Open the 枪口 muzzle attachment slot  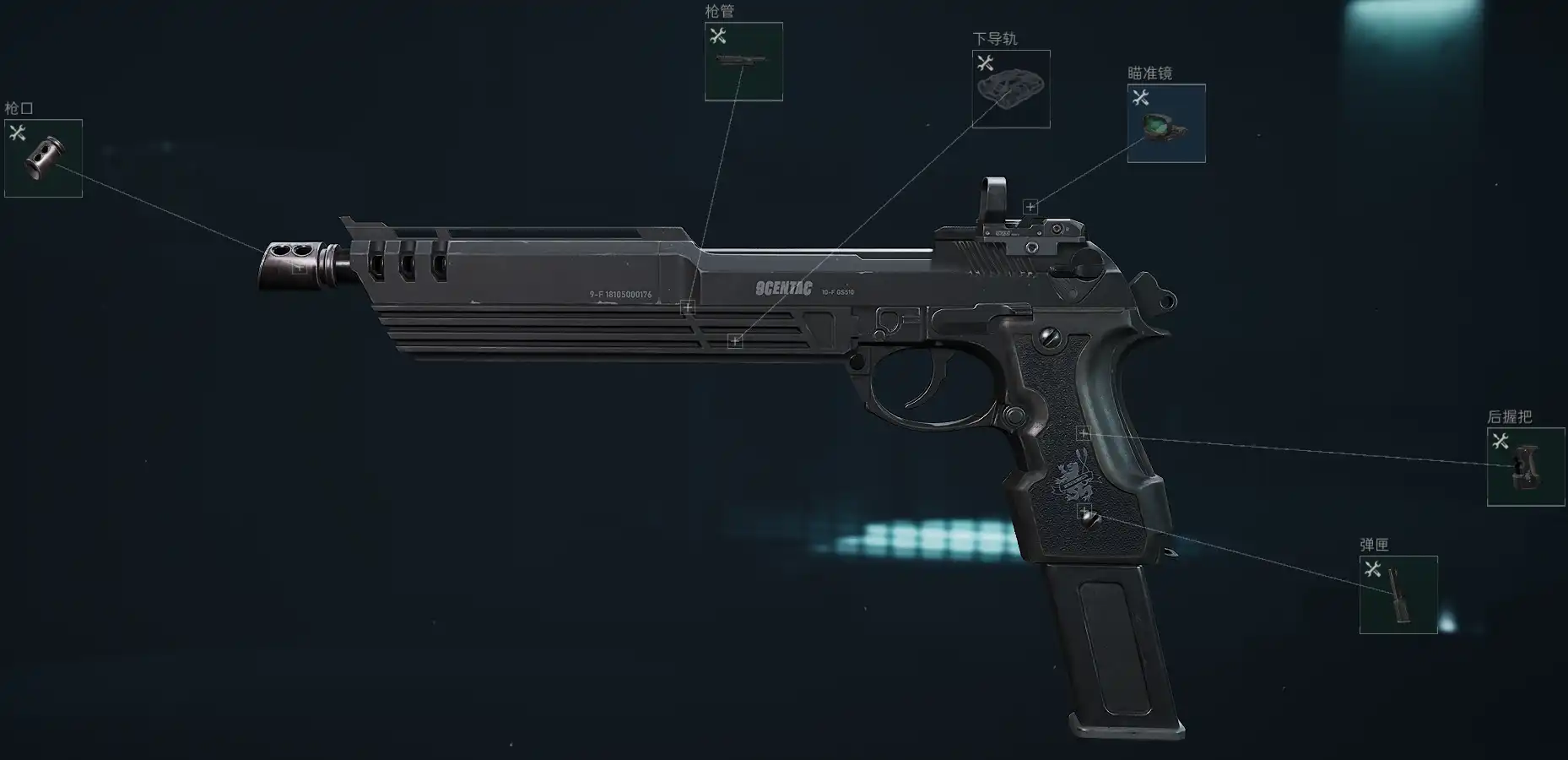click(x=43, y=158)
